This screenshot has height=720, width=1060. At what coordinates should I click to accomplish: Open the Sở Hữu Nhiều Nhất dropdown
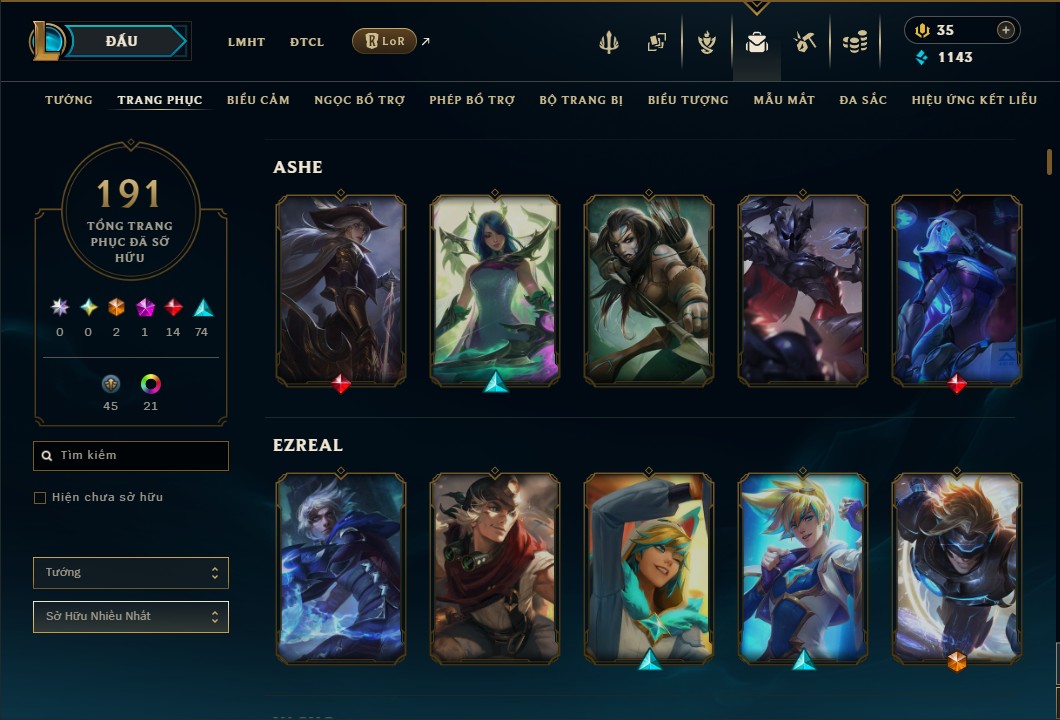pyautogui.click(x=131, y=617)
